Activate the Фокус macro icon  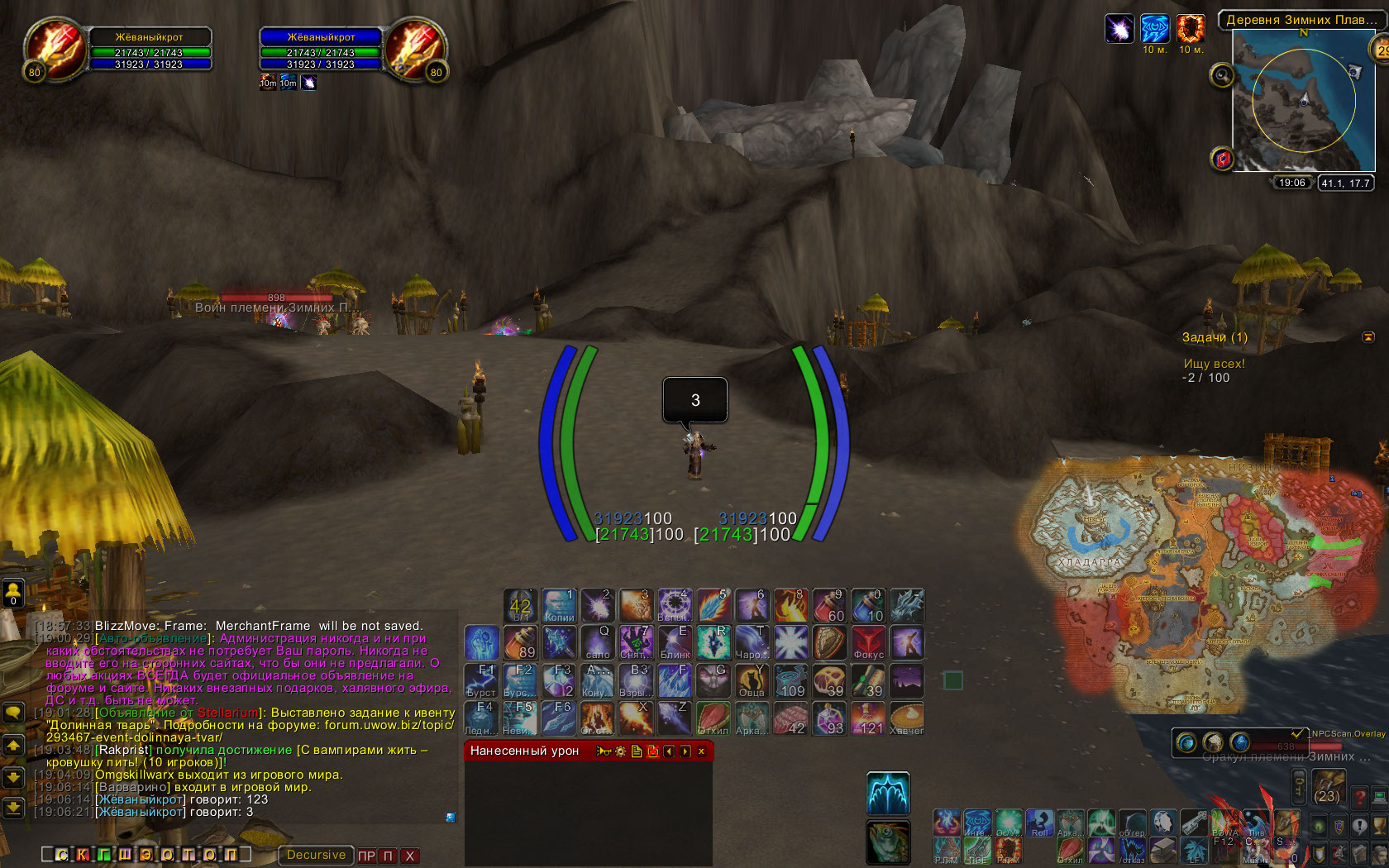868,642
